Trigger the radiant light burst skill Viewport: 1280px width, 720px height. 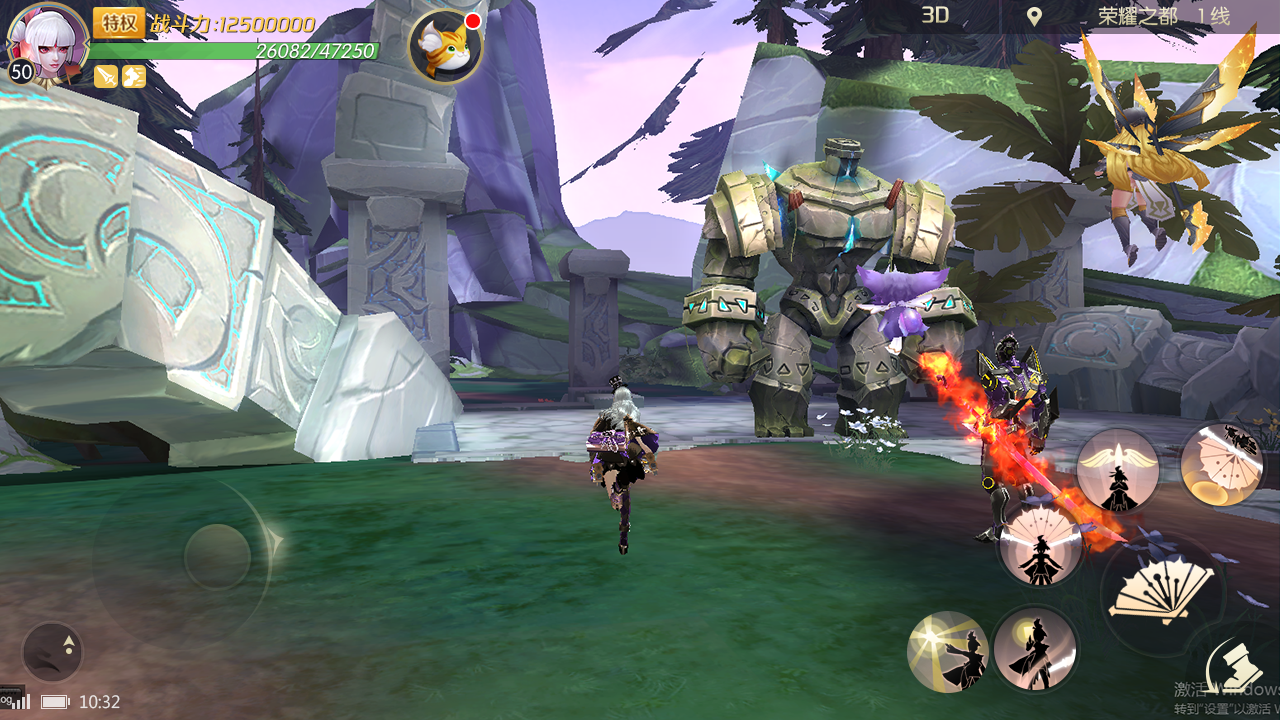[947, 651]
